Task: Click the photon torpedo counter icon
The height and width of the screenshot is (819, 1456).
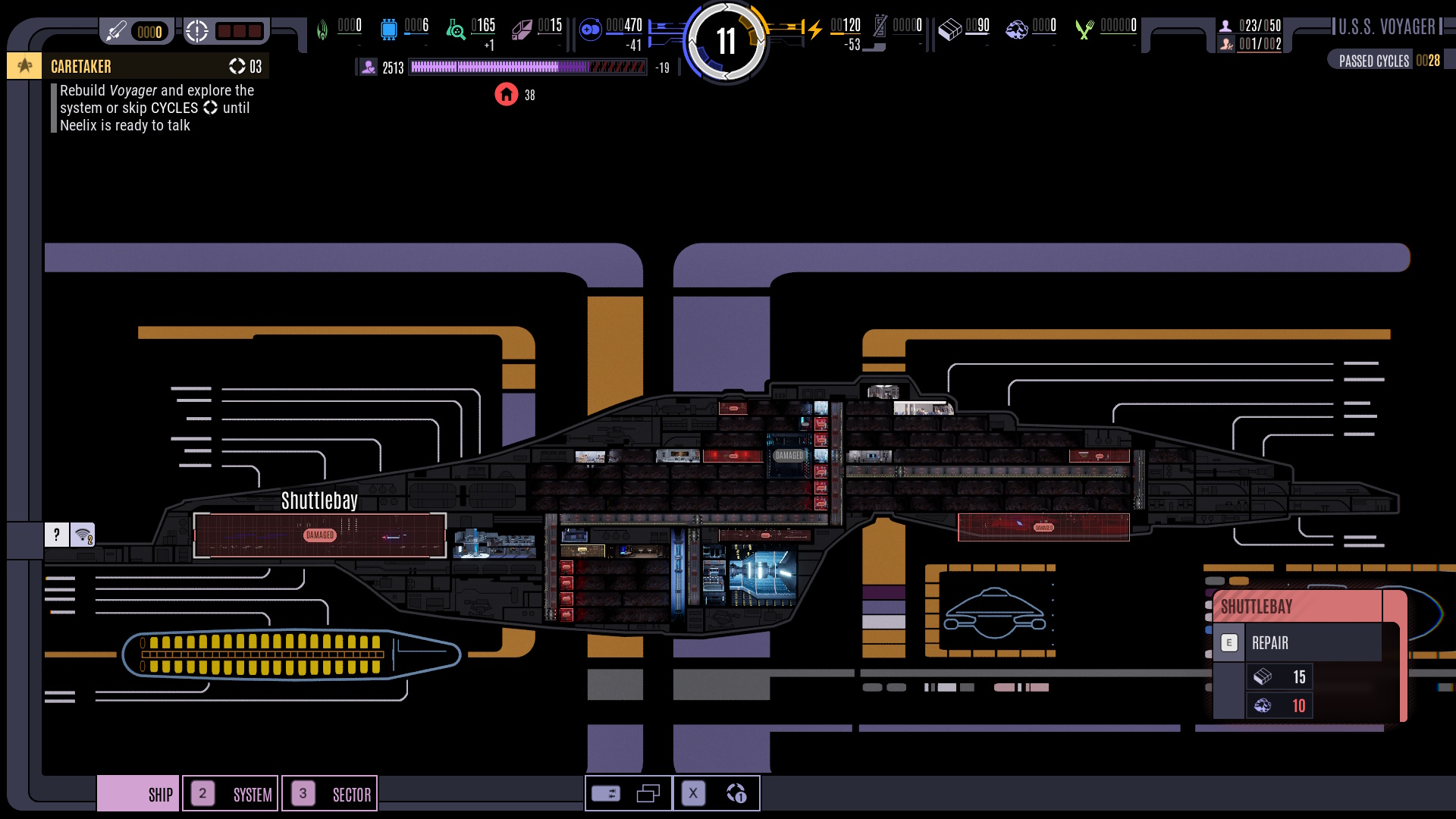Action: 116,31
